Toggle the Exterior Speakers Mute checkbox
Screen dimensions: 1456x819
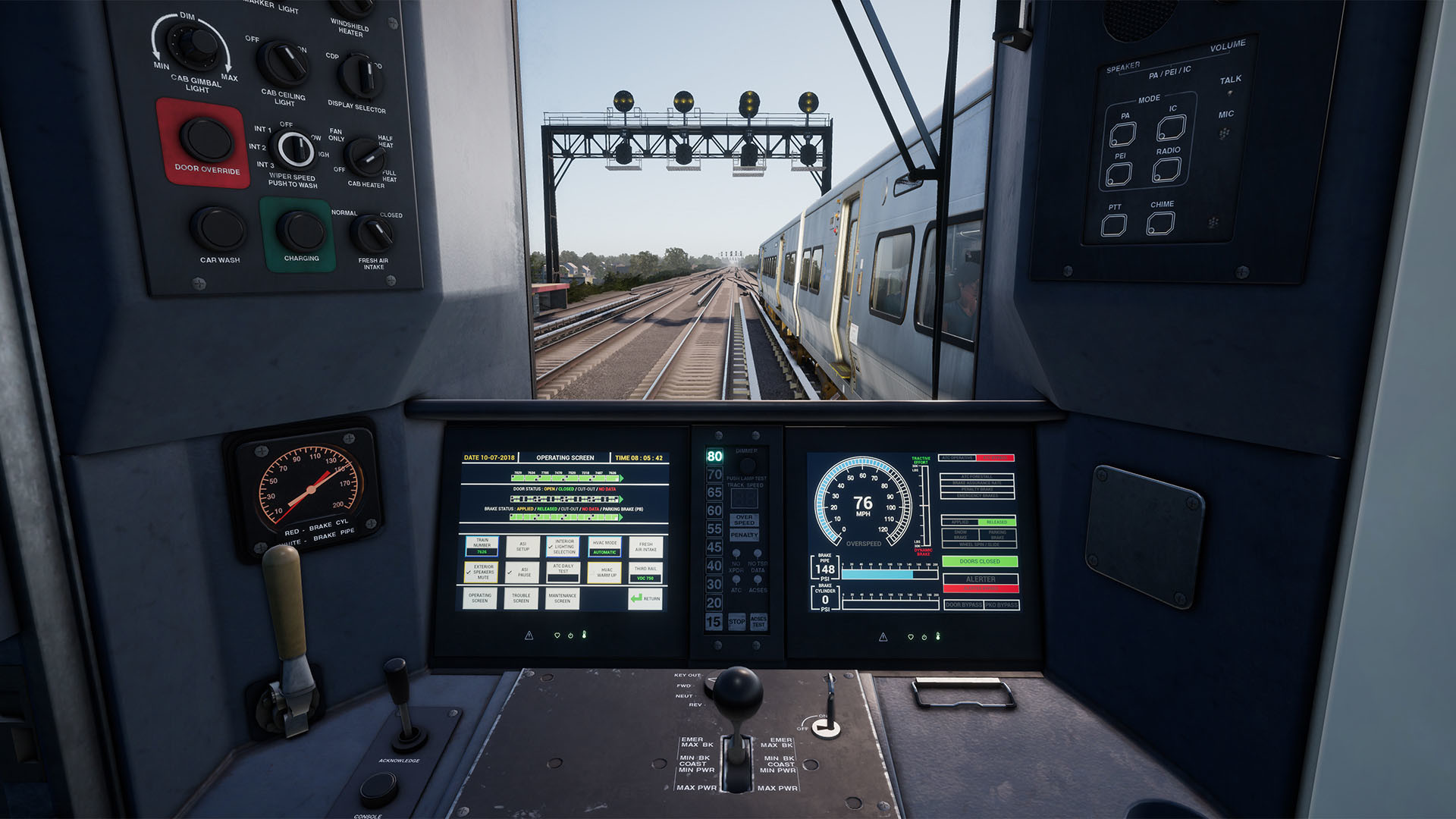[481, 573]
